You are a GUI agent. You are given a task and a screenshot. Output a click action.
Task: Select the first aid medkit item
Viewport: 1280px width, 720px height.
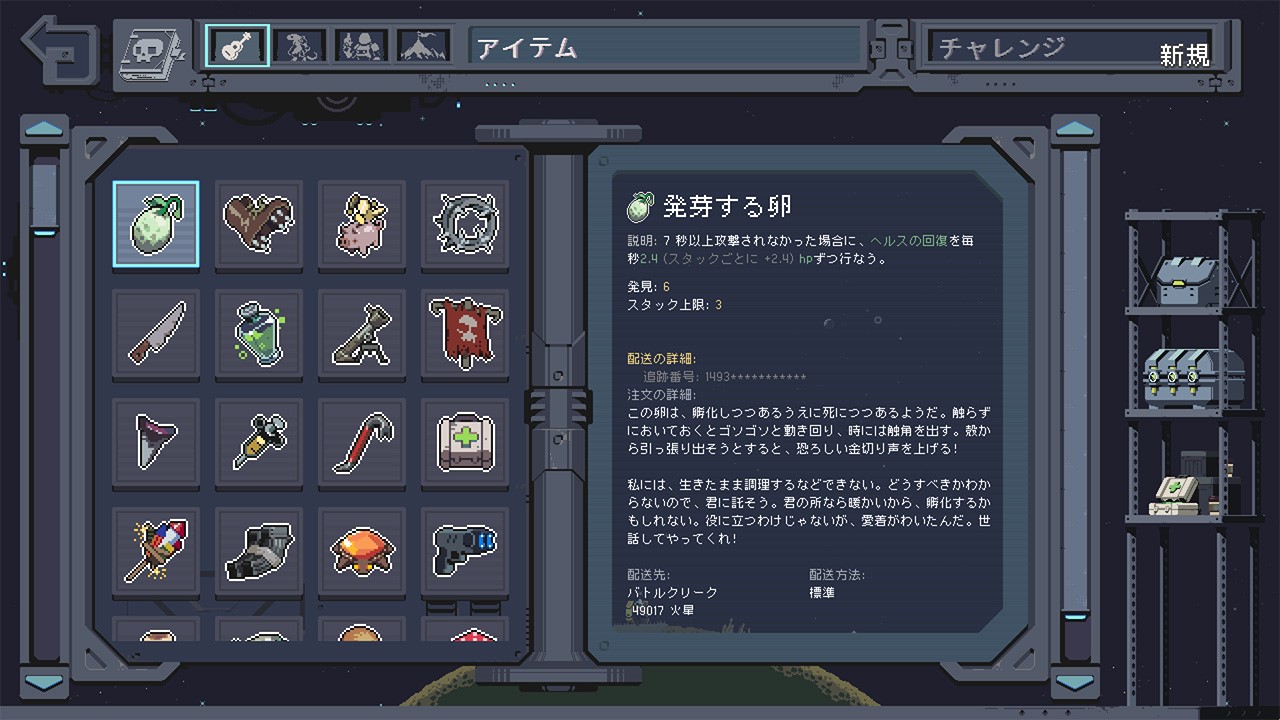pyautogui.click(x=464, y=441)
